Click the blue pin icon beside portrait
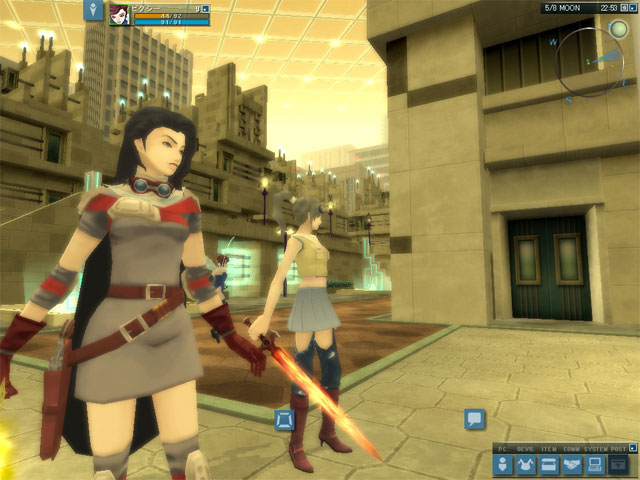The height and width of the screenshot is (480, 640). click(x=93, y=11)
